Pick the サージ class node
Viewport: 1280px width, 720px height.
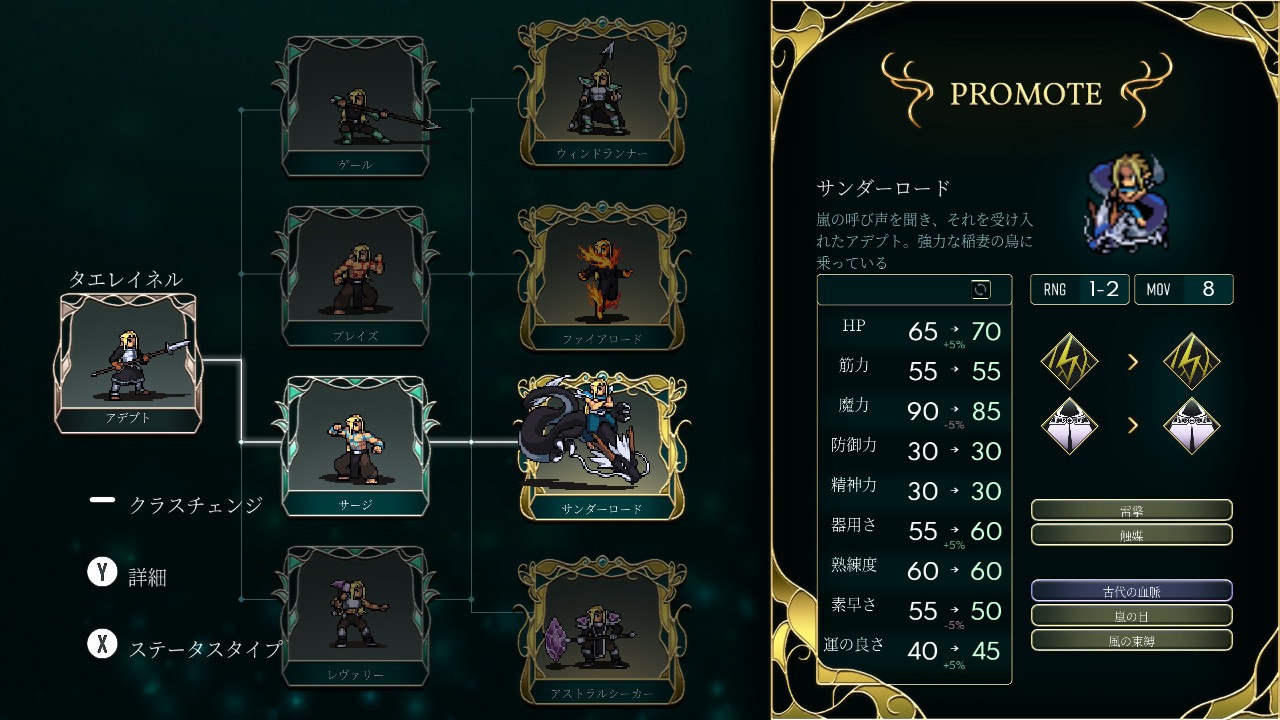(x=356, y=446)
